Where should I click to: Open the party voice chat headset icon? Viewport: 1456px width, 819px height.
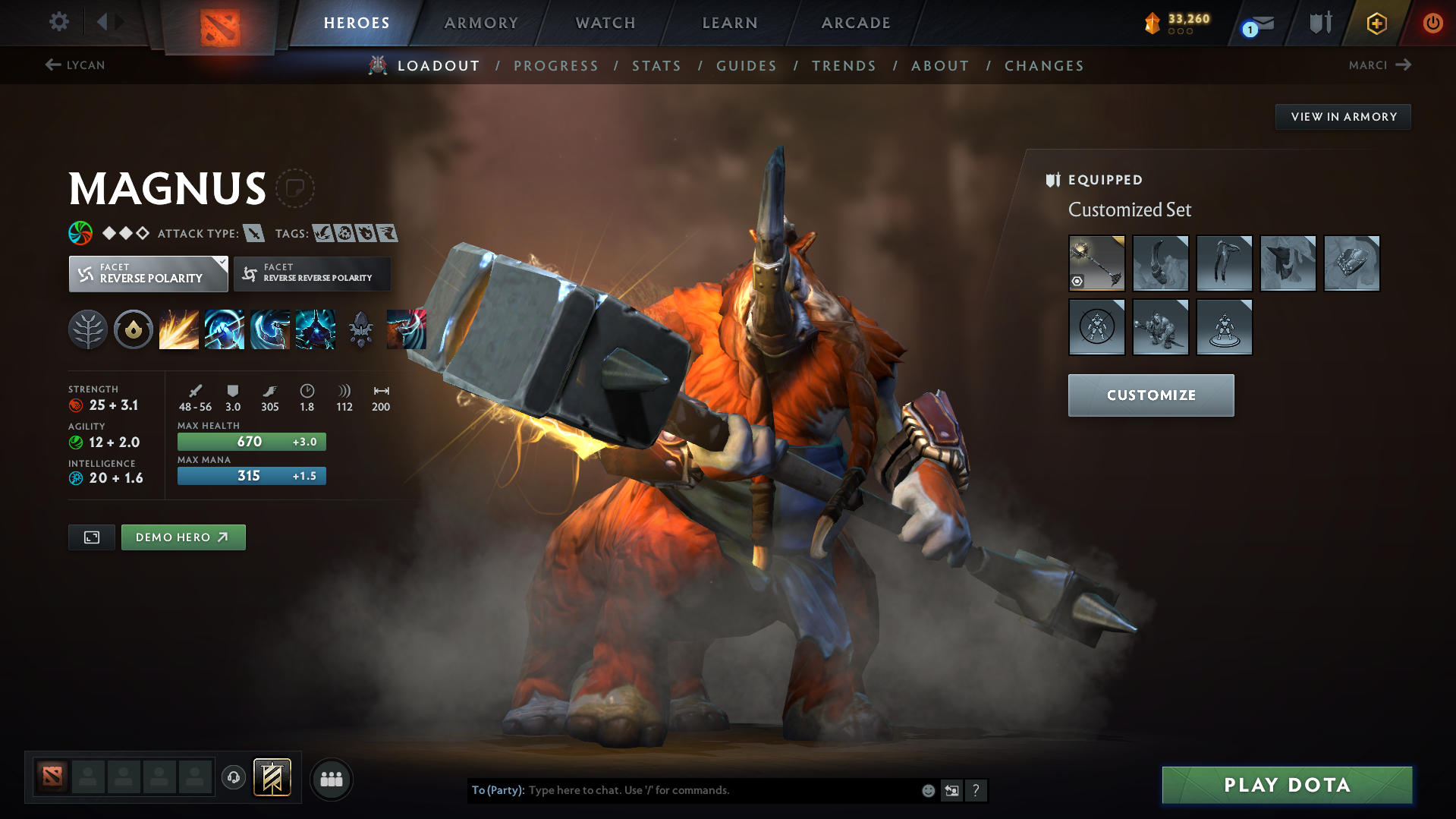pyautogui.click(x=234, y=778)
